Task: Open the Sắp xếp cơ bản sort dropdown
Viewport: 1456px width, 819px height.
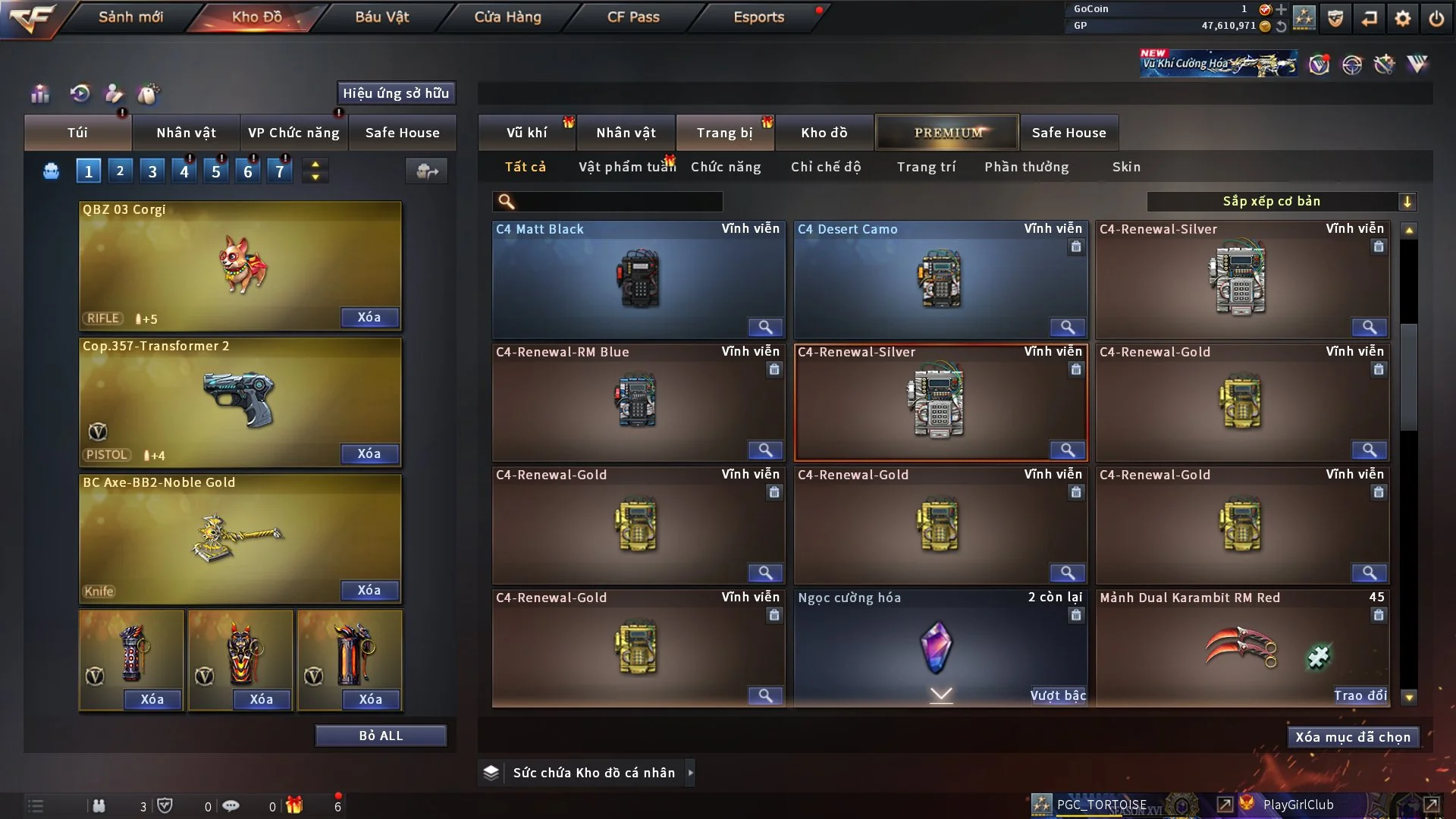Action: click(x=1281, y=201)
